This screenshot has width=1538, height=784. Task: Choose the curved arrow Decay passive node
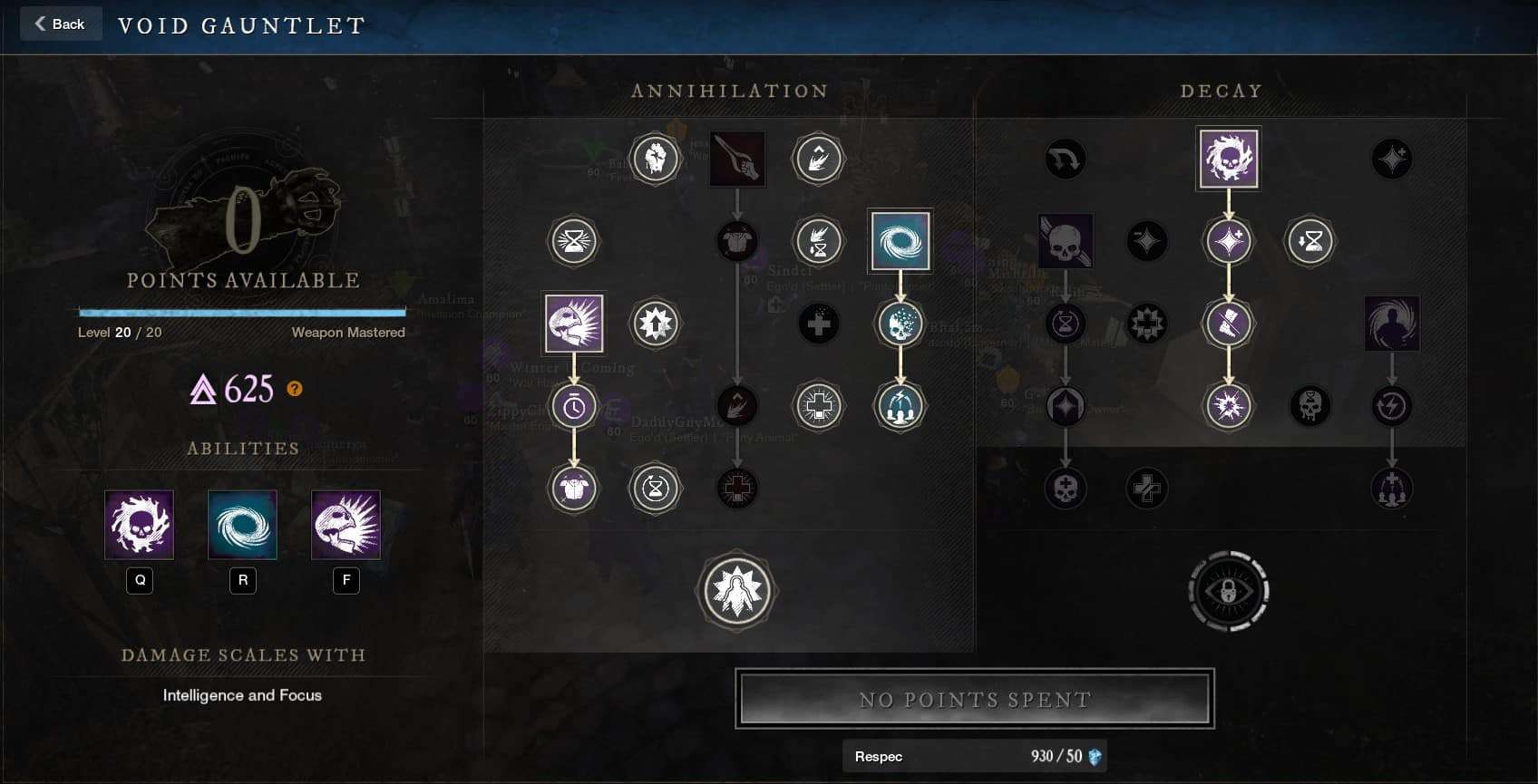coord(1066,159)
